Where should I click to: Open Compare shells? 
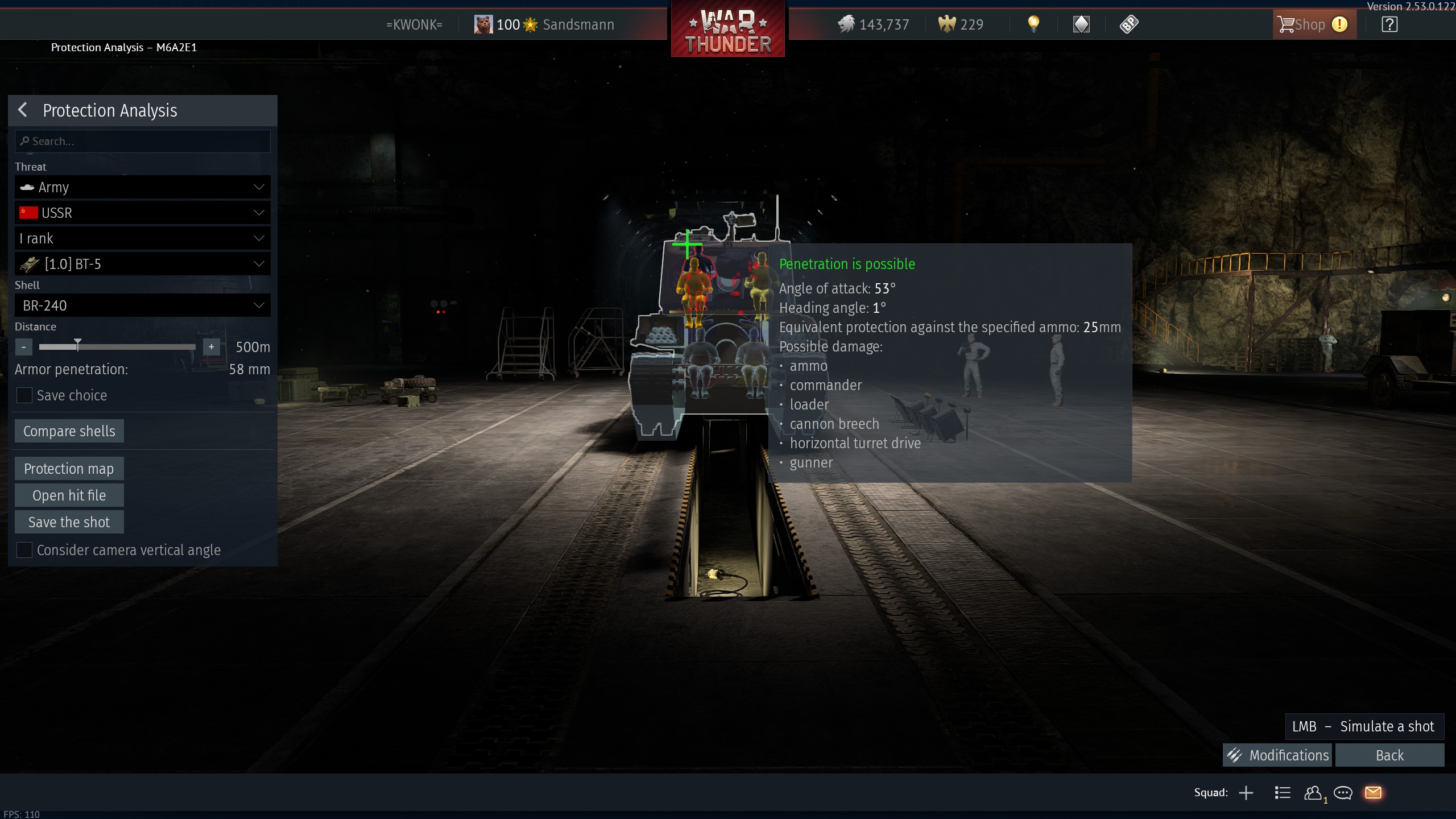pos(69,431)
